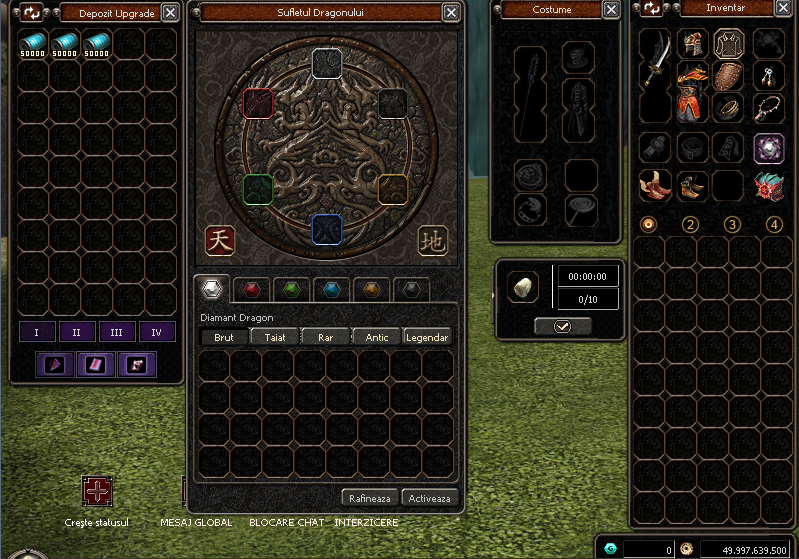Close the Depozit Upgrade window
799x559 pixels.
tap(171, 13)
